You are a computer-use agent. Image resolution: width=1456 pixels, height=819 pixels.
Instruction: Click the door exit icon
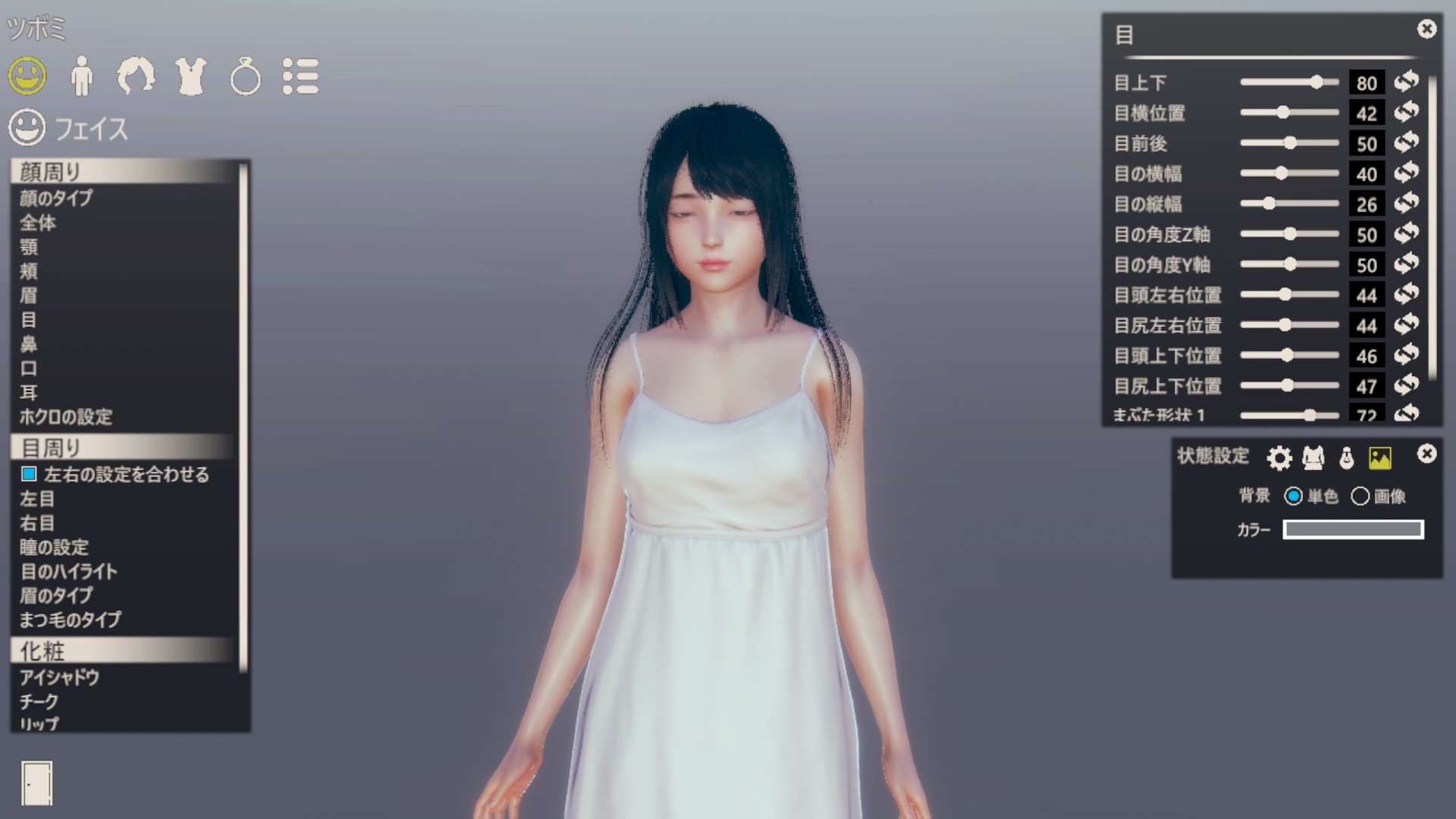pyautogui.click(x=36, y=783)
